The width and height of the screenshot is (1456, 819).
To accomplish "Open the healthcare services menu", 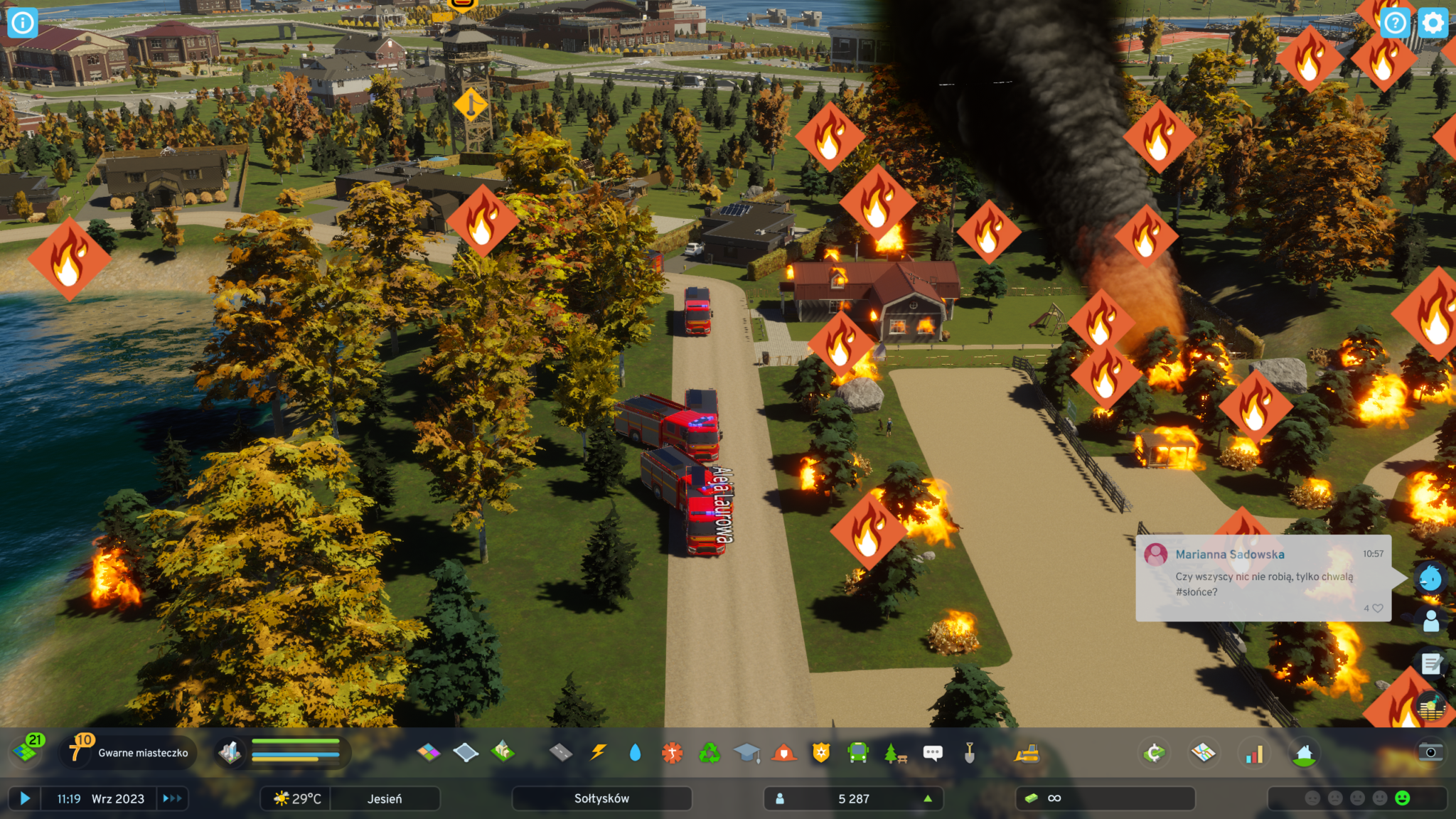I will (x=672, y=752).
